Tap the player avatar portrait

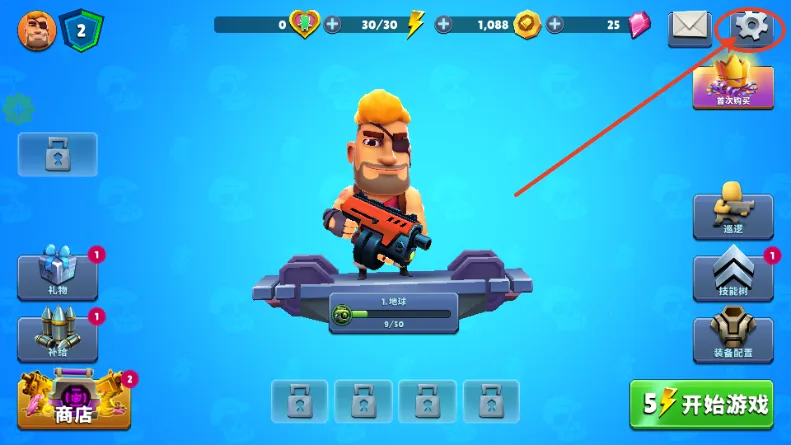tap(36, 28)
